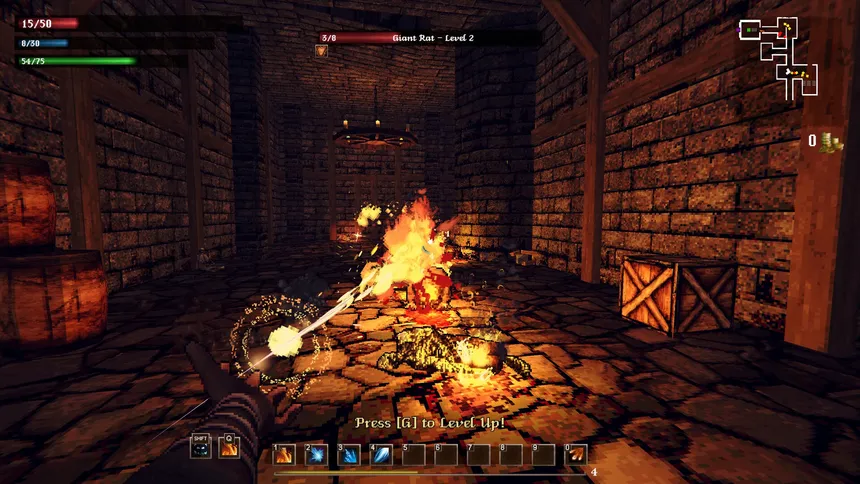The width and height of the screenshot is (860, 484).
Task: Select the ice crystal spell in slot 4
Action: coord(381,455)
